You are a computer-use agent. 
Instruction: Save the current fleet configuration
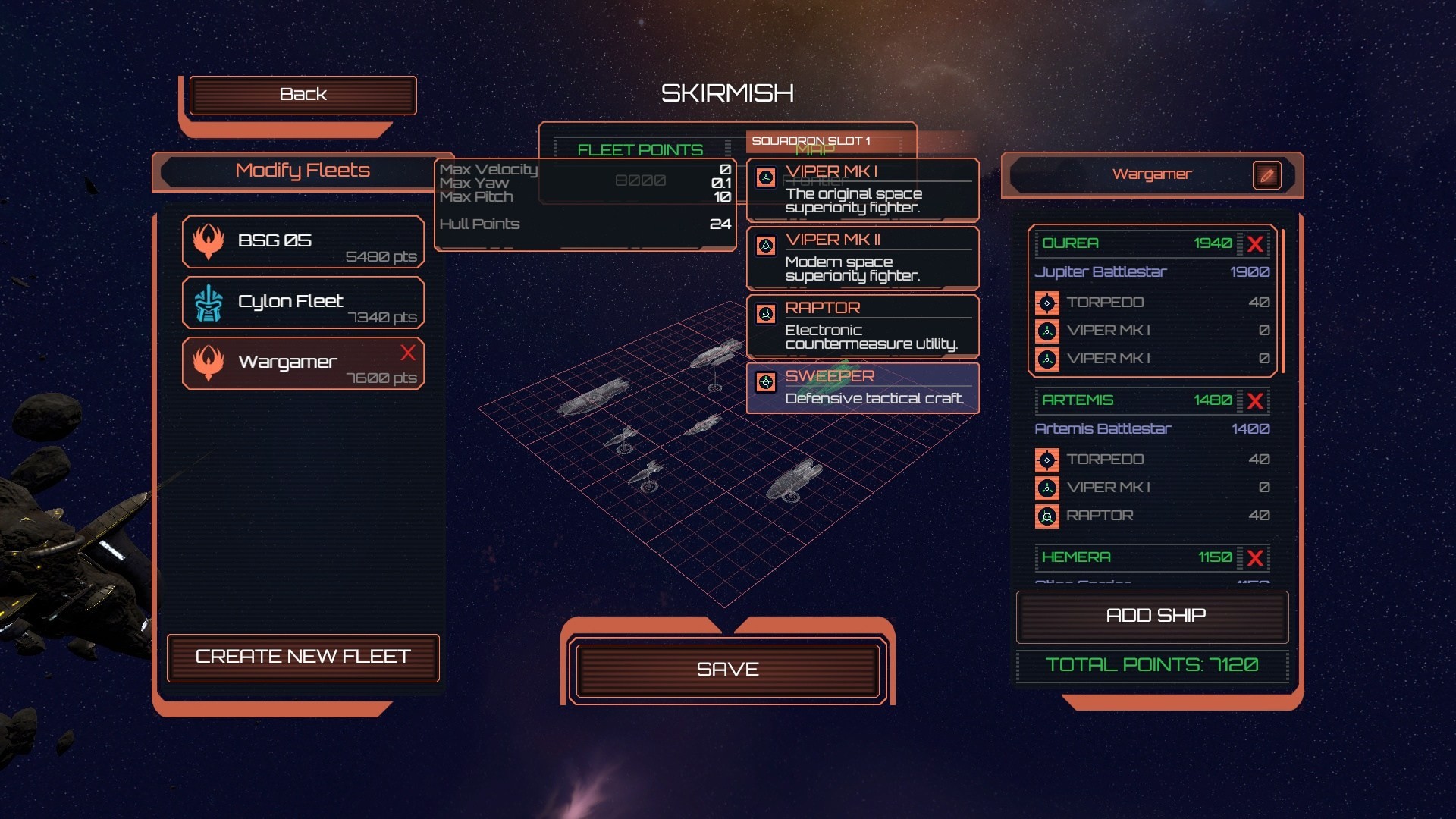pyautogui.click(x=727, y=670)
